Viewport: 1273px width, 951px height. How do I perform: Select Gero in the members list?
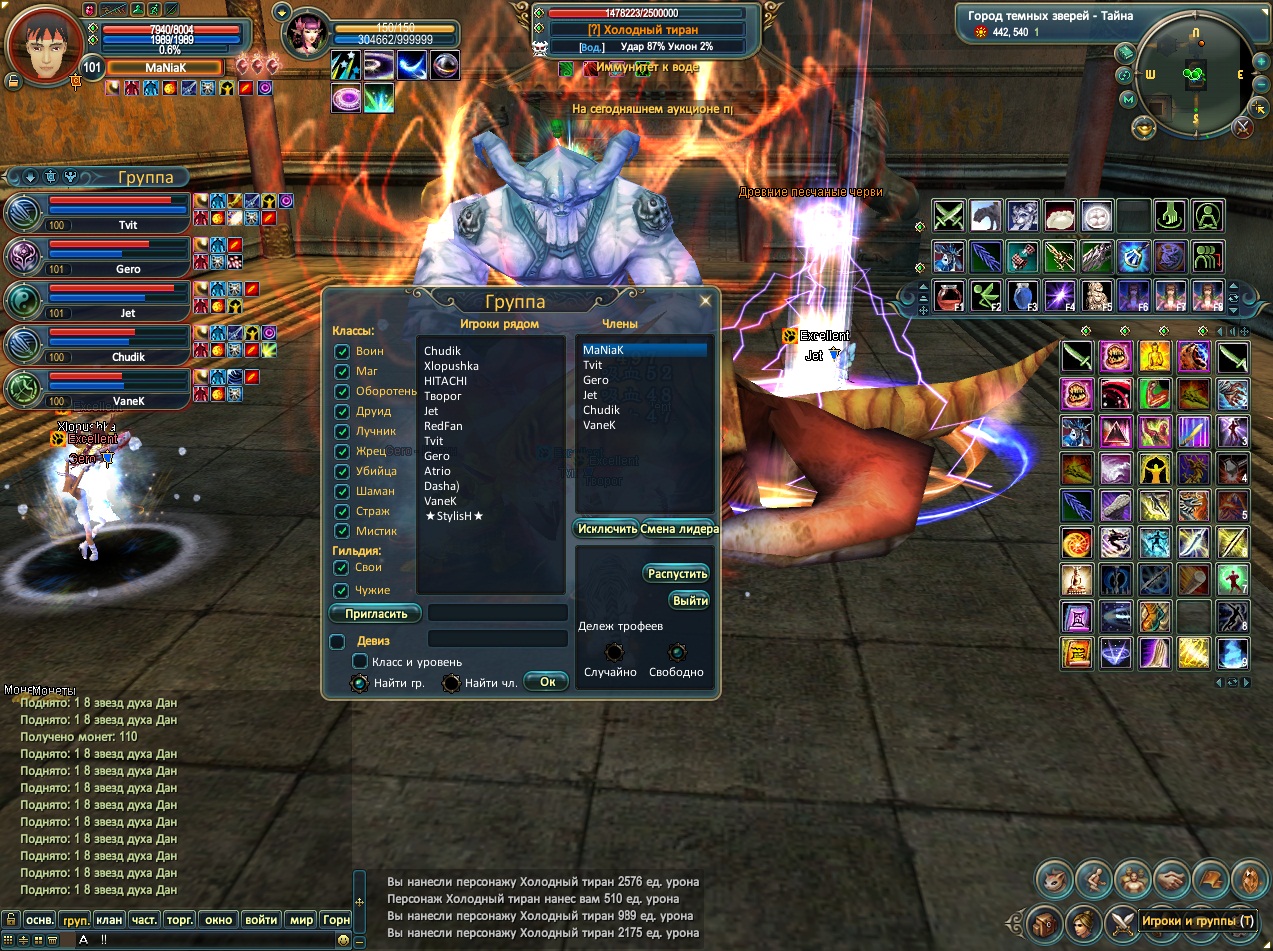[x=596, y=380]
